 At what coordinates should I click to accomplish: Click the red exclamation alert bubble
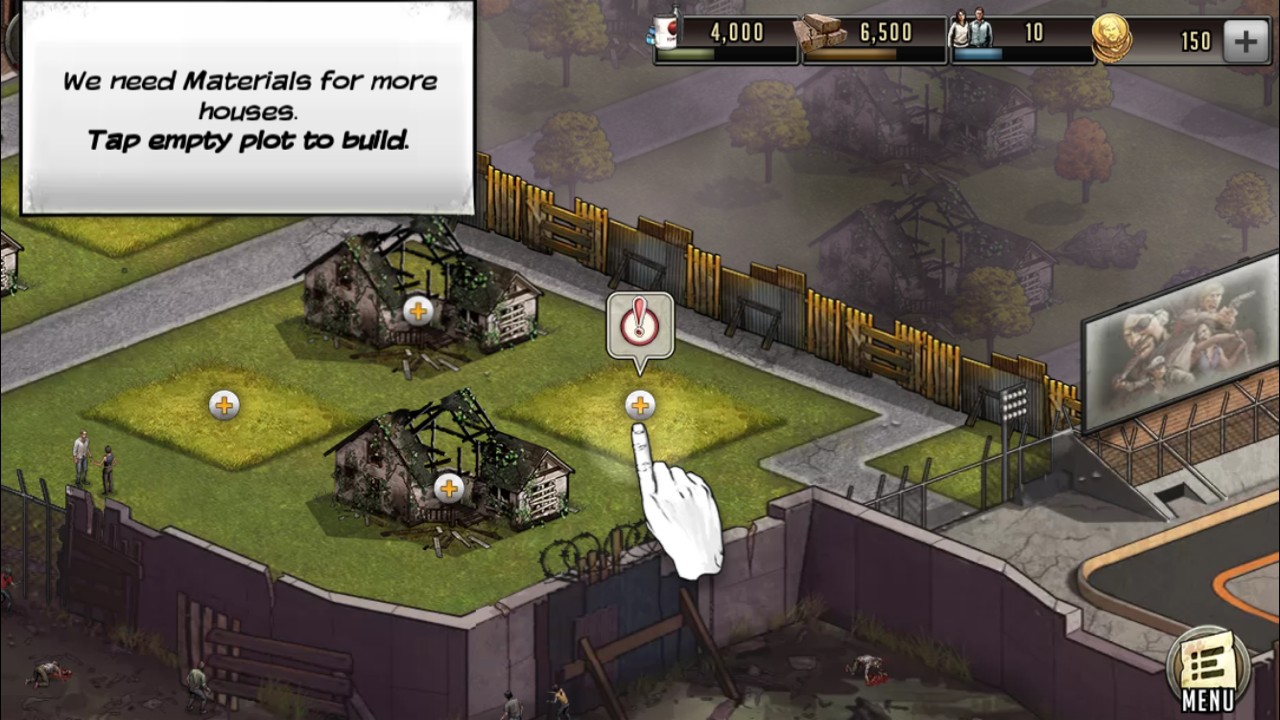(x=639, y=324)
